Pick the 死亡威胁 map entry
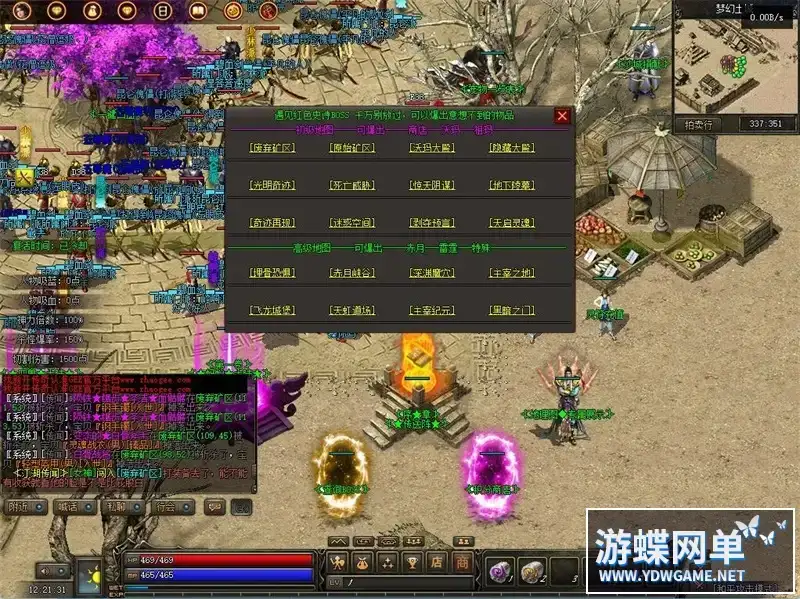800x599 pixels. coord(351,185)
